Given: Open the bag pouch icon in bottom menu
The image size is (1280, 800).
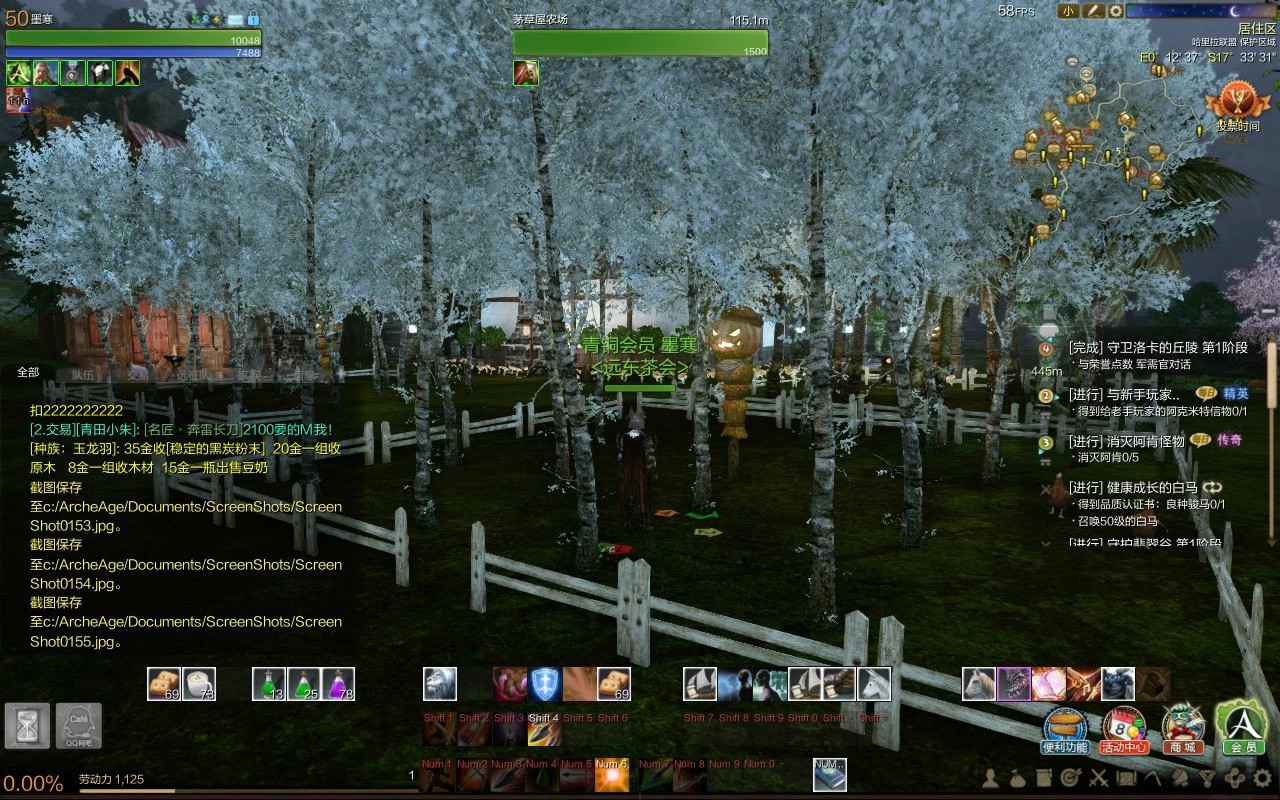Looking at the screenshot, I should (1017, 778).
